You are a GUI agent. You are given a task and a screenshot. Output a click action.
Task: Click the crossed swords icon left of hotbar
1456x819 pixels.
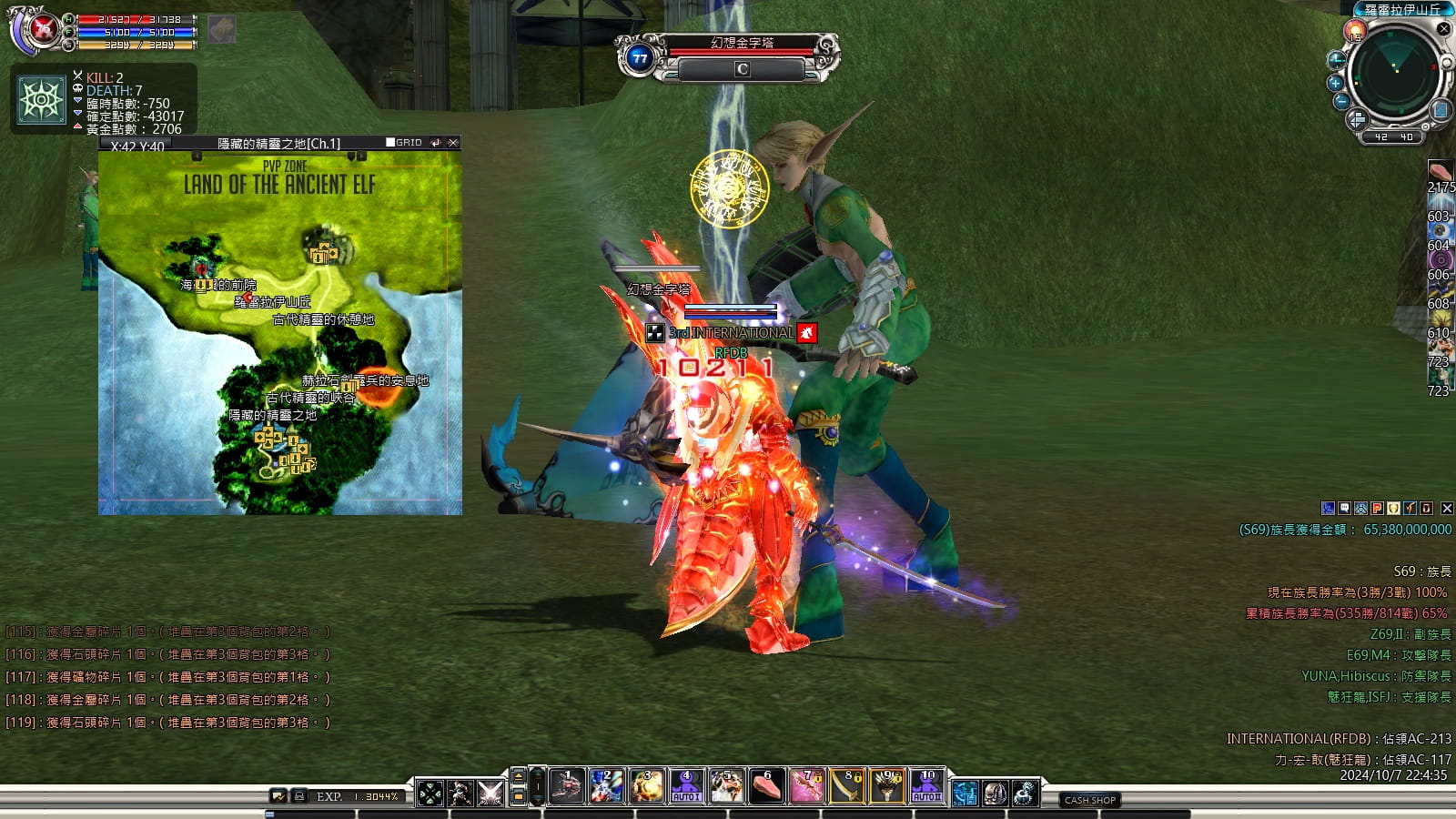(x=490, y=794)
